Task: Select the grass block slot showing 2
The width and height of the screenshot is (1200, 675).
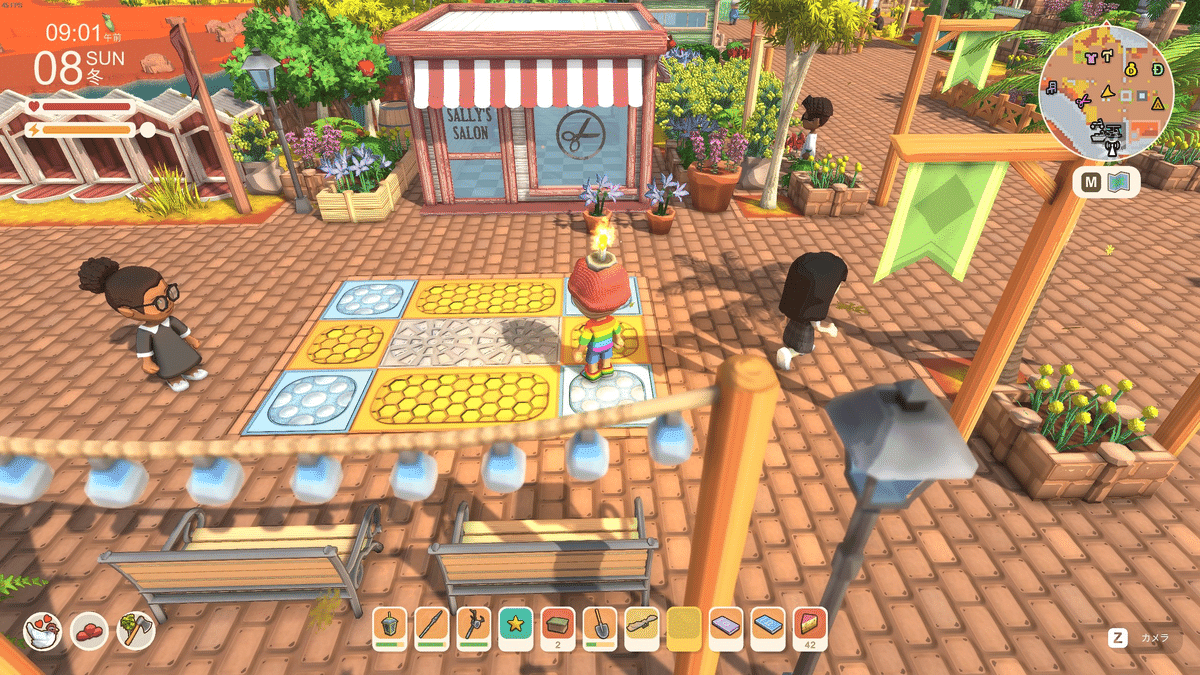Action: tap(558, 628)
